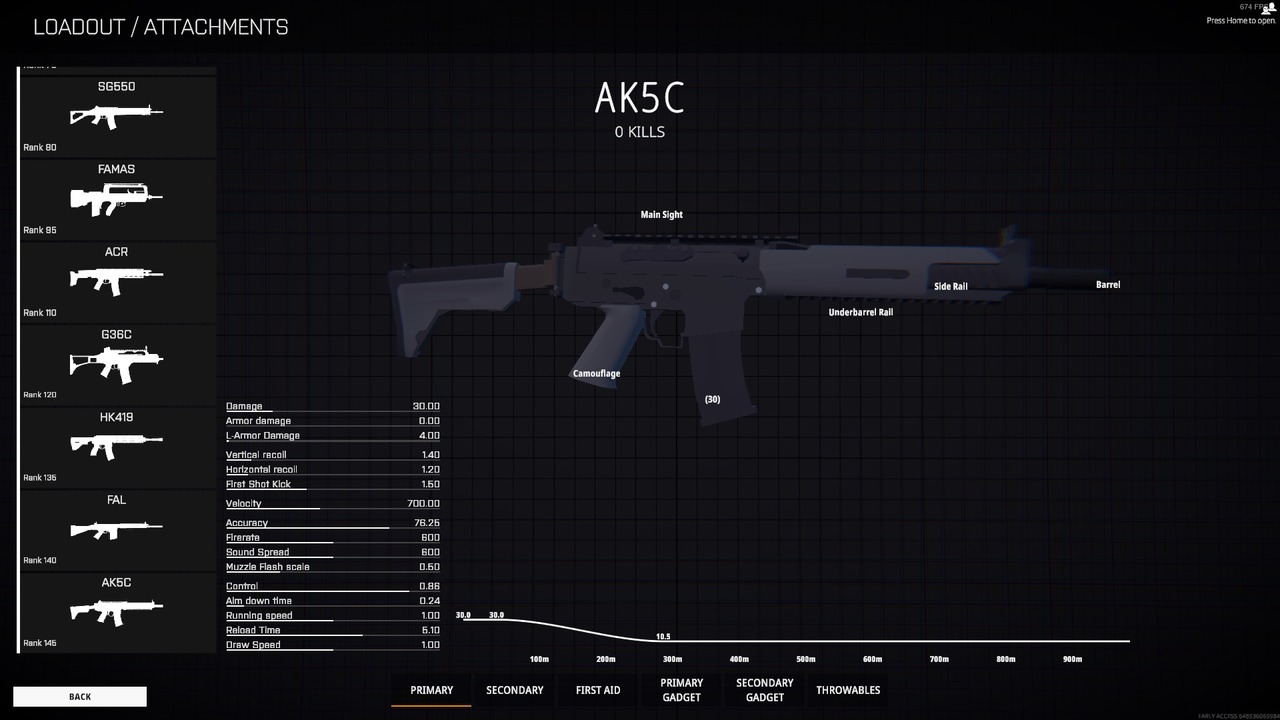Select the FAL rifle from the list
1280x720 pixels.
(117, 530)
